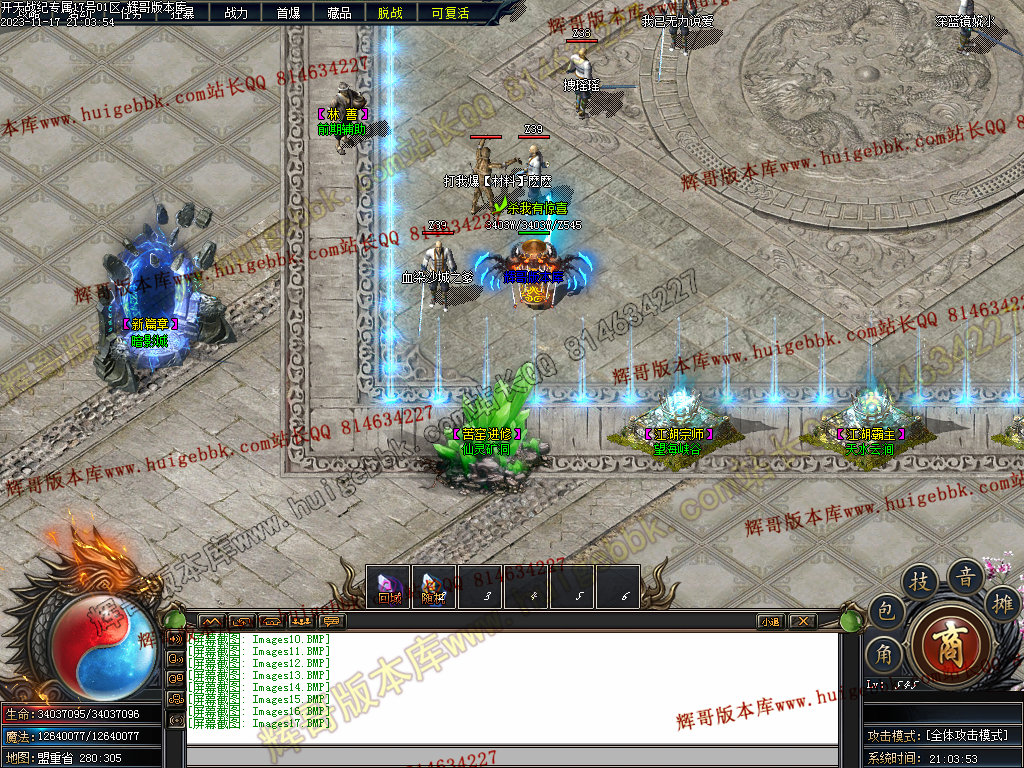Screen dimensions: 1024x768
Task: Open the 战力 (combat power) menu
Action: pyautogui.click(x=236, y=13)
